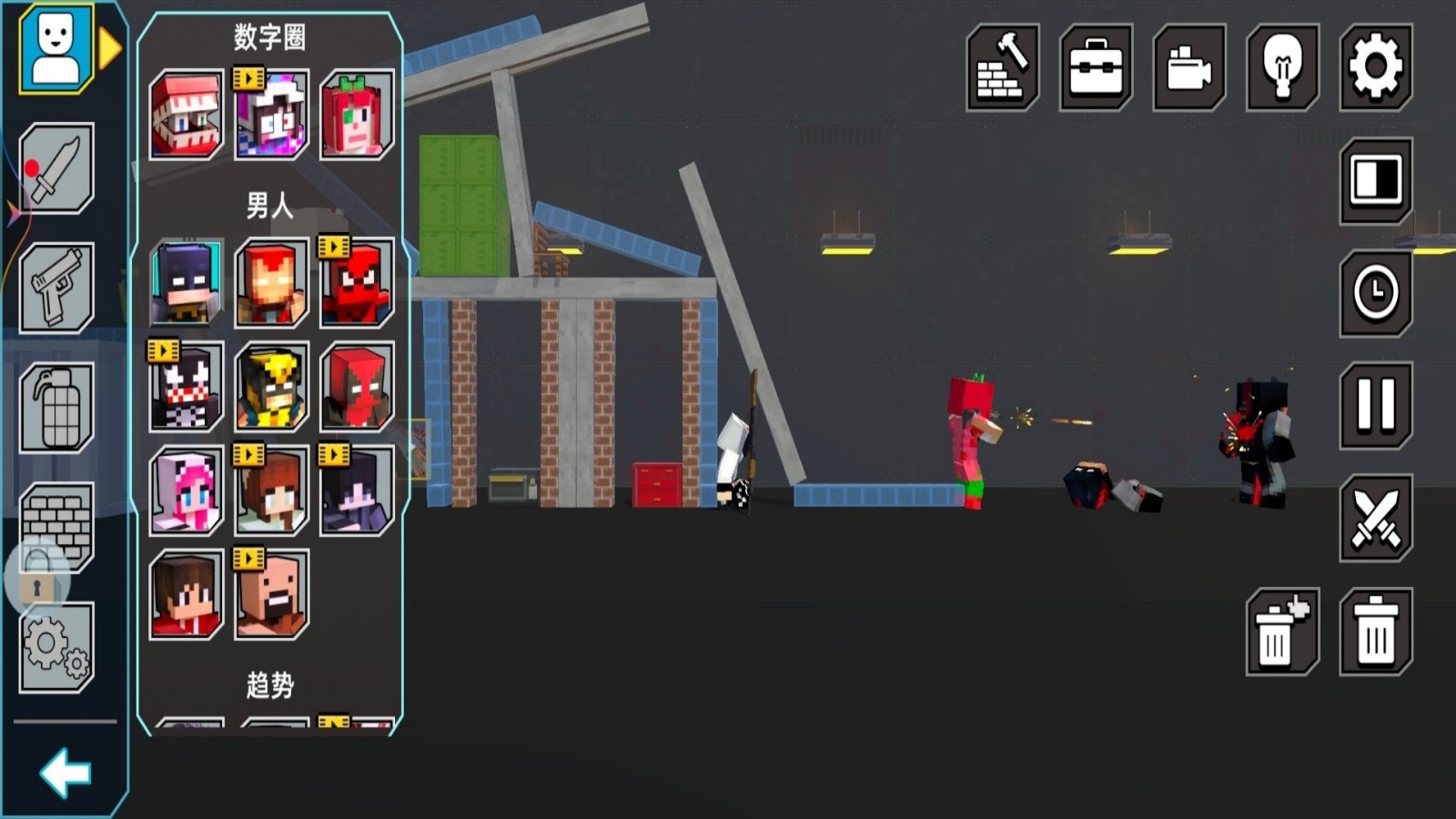Screen dimensions: 1456x819
Task: Choose the grenade explosives category
Action: coord(56,407)
